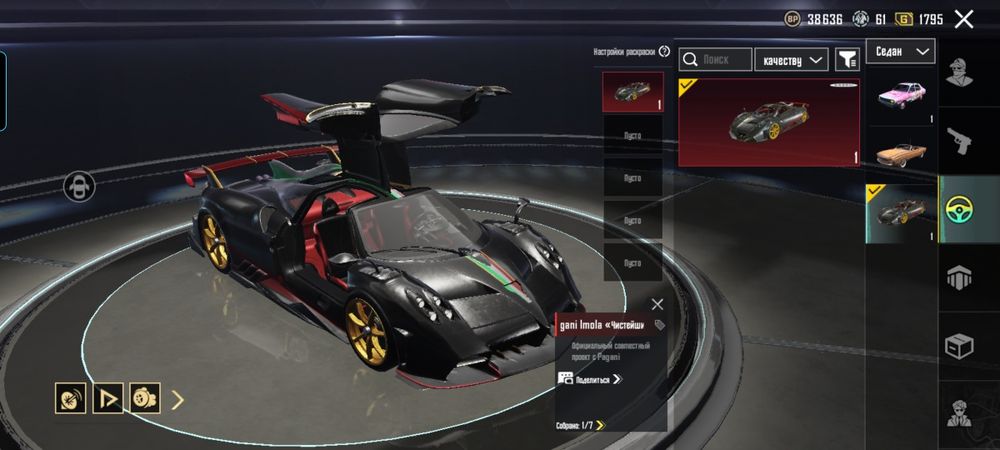Show paint settings help question mark
This screenshot has width=1000, height=450.
coord(665,51)
